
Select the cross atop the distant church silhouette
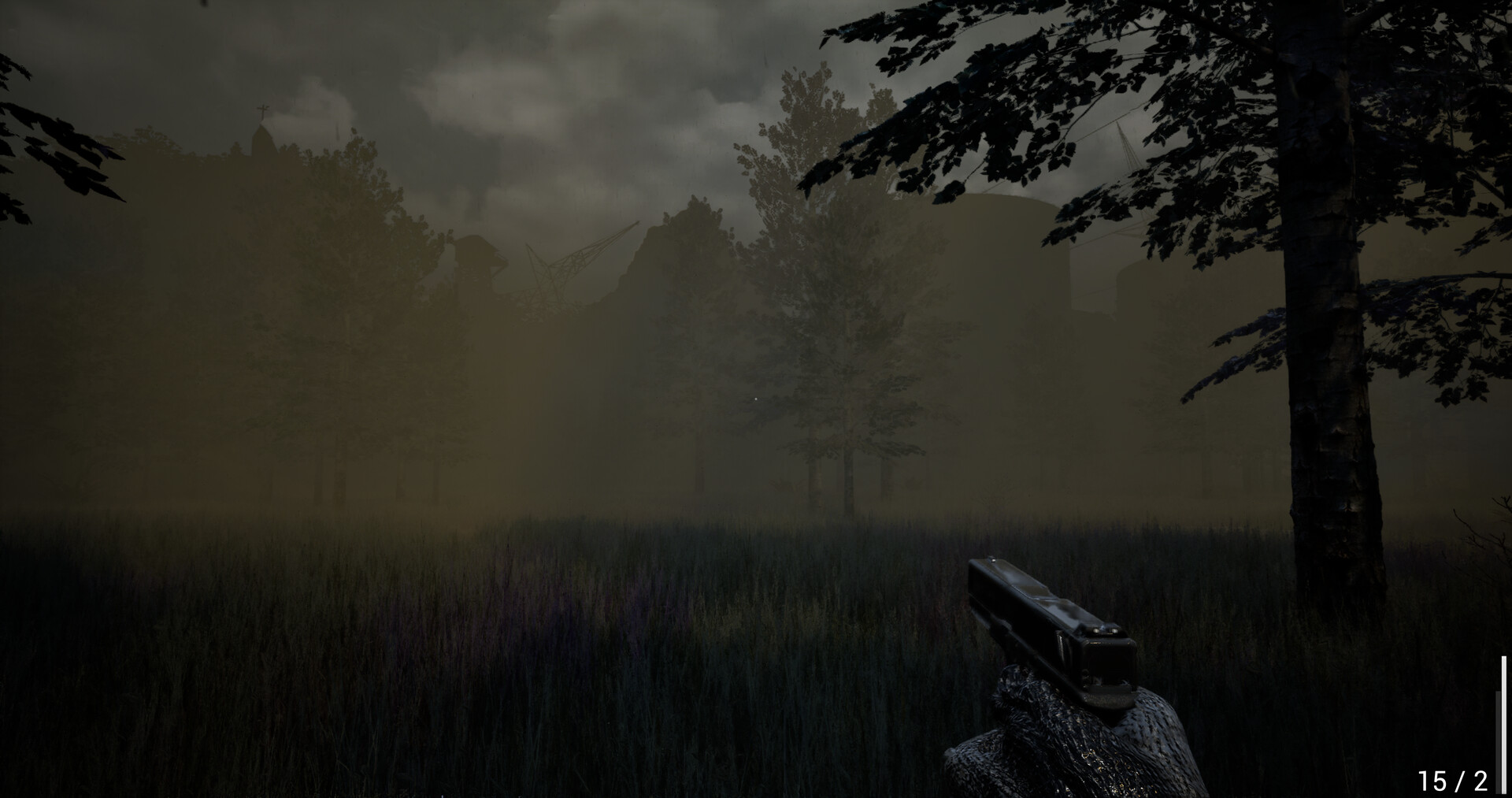pos(263,109)
